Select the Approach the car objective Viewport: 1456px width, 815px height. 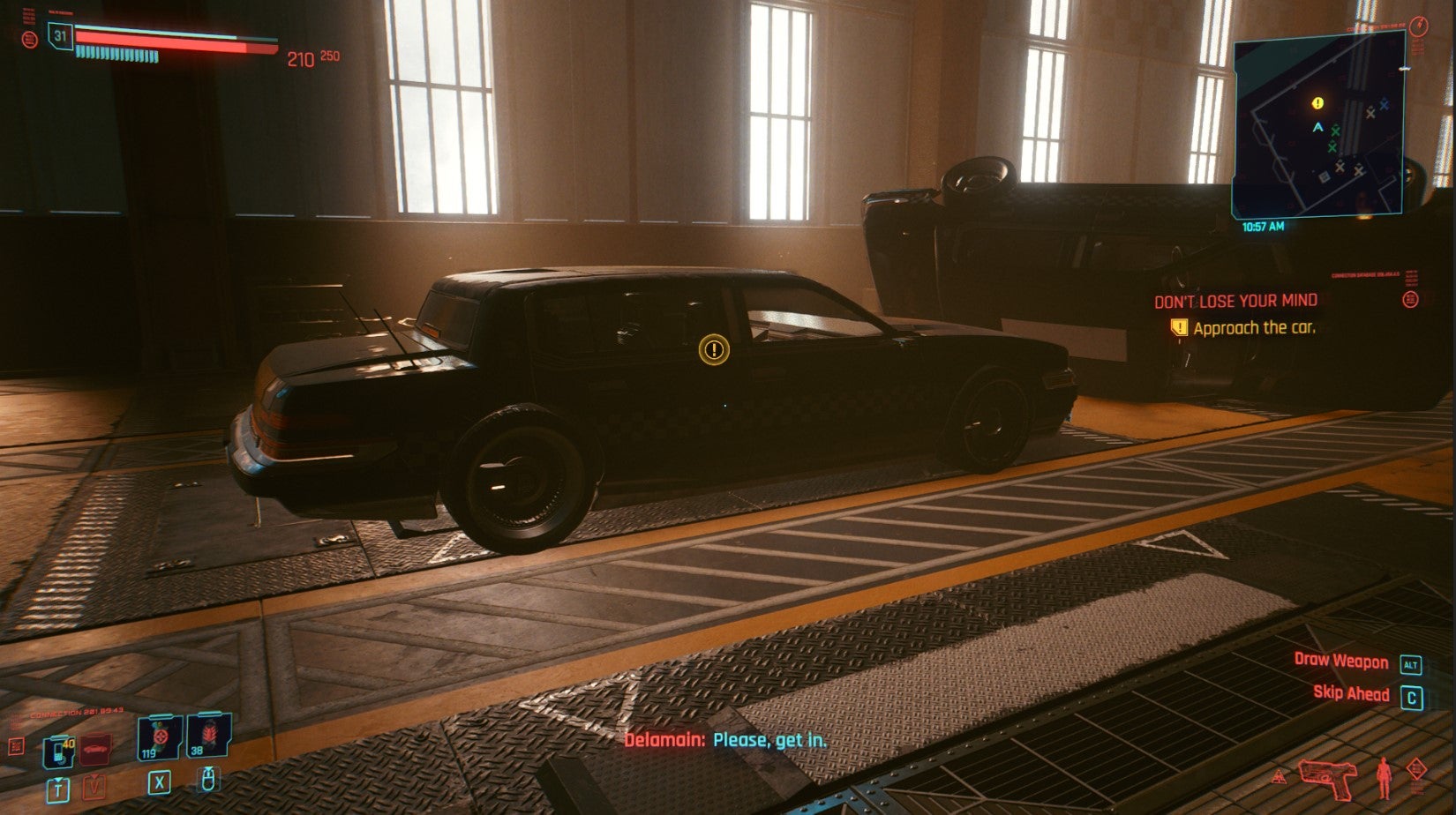(1253, 328)
